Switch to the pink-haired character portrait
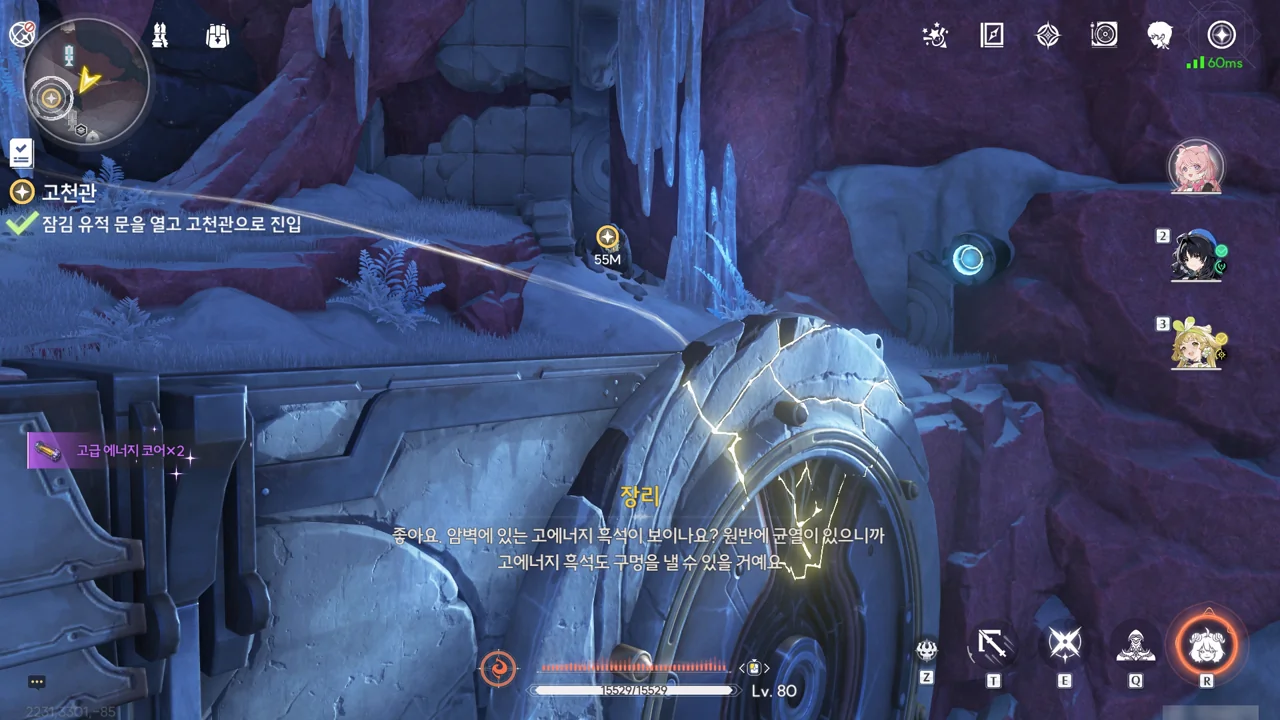 pyautogui.click(x=1196, y=166)
